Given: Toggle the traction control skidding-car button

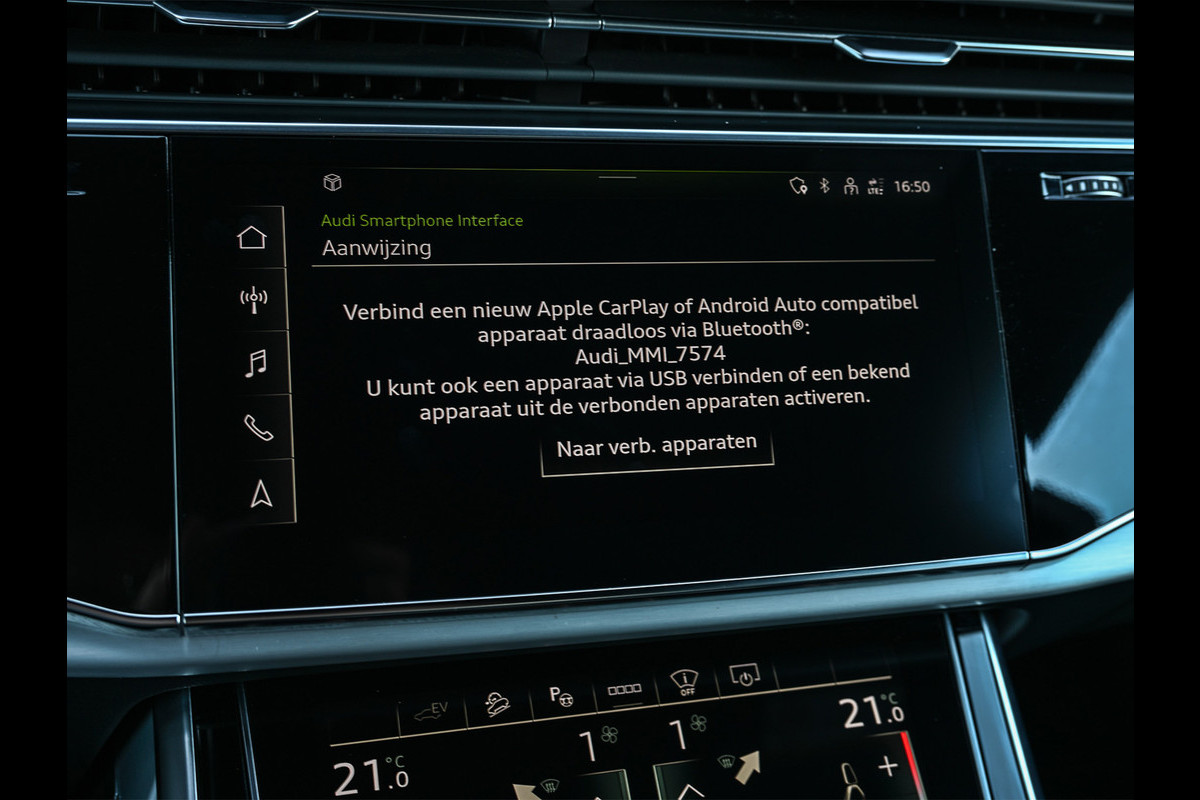Looking at the screenshot, I should pyautogui.click(x=497, y=705).
